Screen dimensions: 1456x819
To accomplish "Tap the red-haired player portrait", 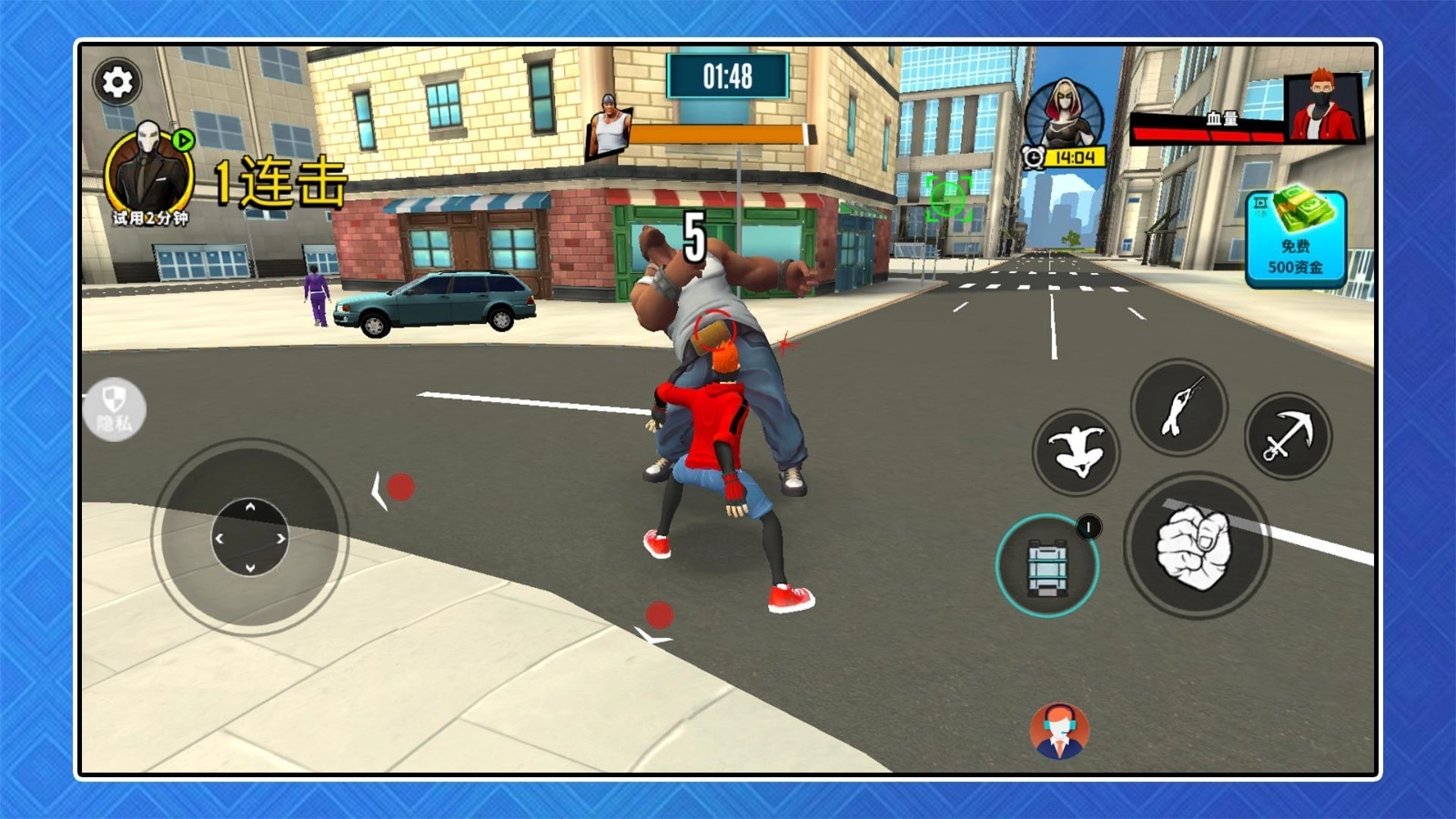I will tap(1323, 107).
